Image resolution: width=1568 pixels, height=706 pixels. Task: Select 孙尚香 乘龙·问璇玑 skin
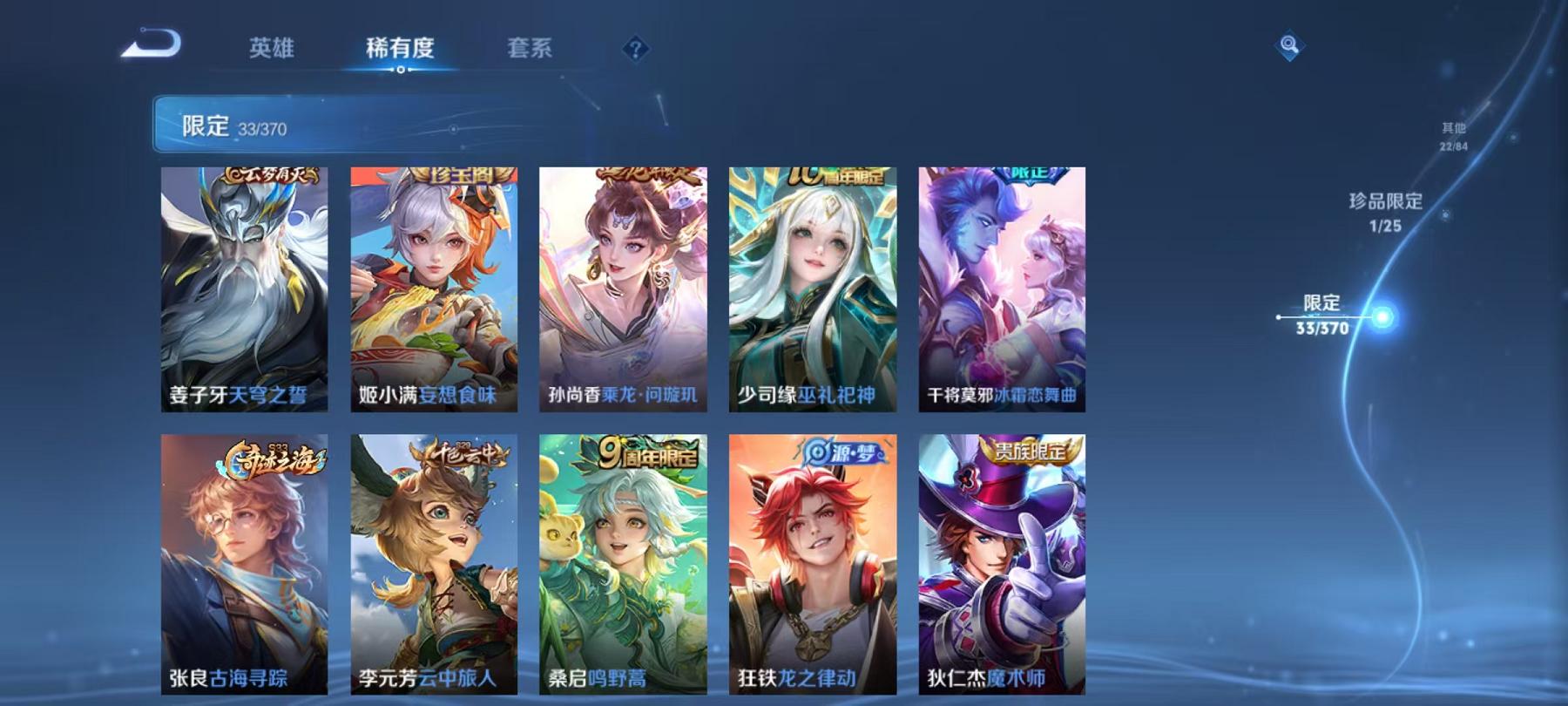coord(625,288)
